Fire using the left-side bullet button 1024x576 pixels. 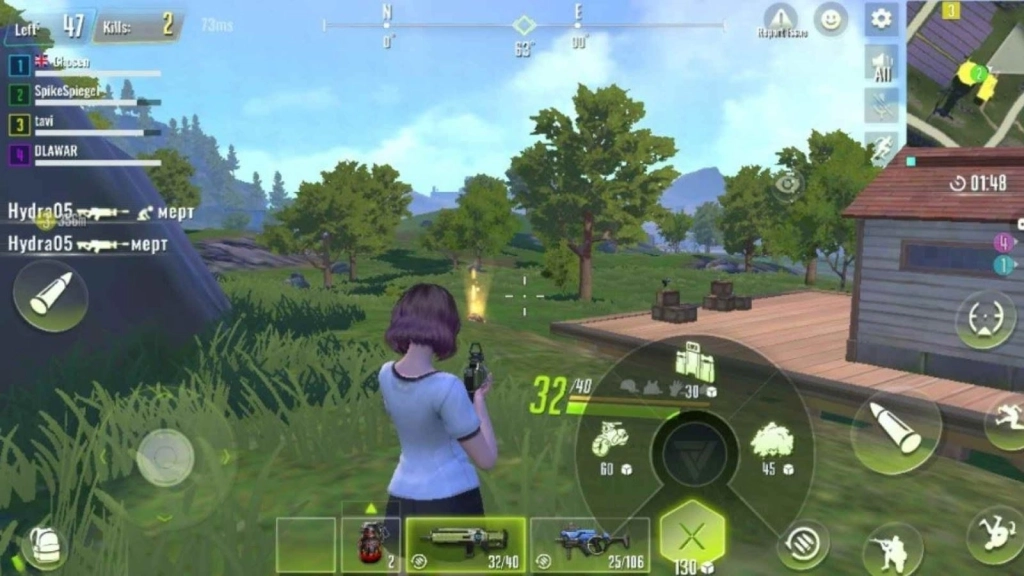[50, 296]
